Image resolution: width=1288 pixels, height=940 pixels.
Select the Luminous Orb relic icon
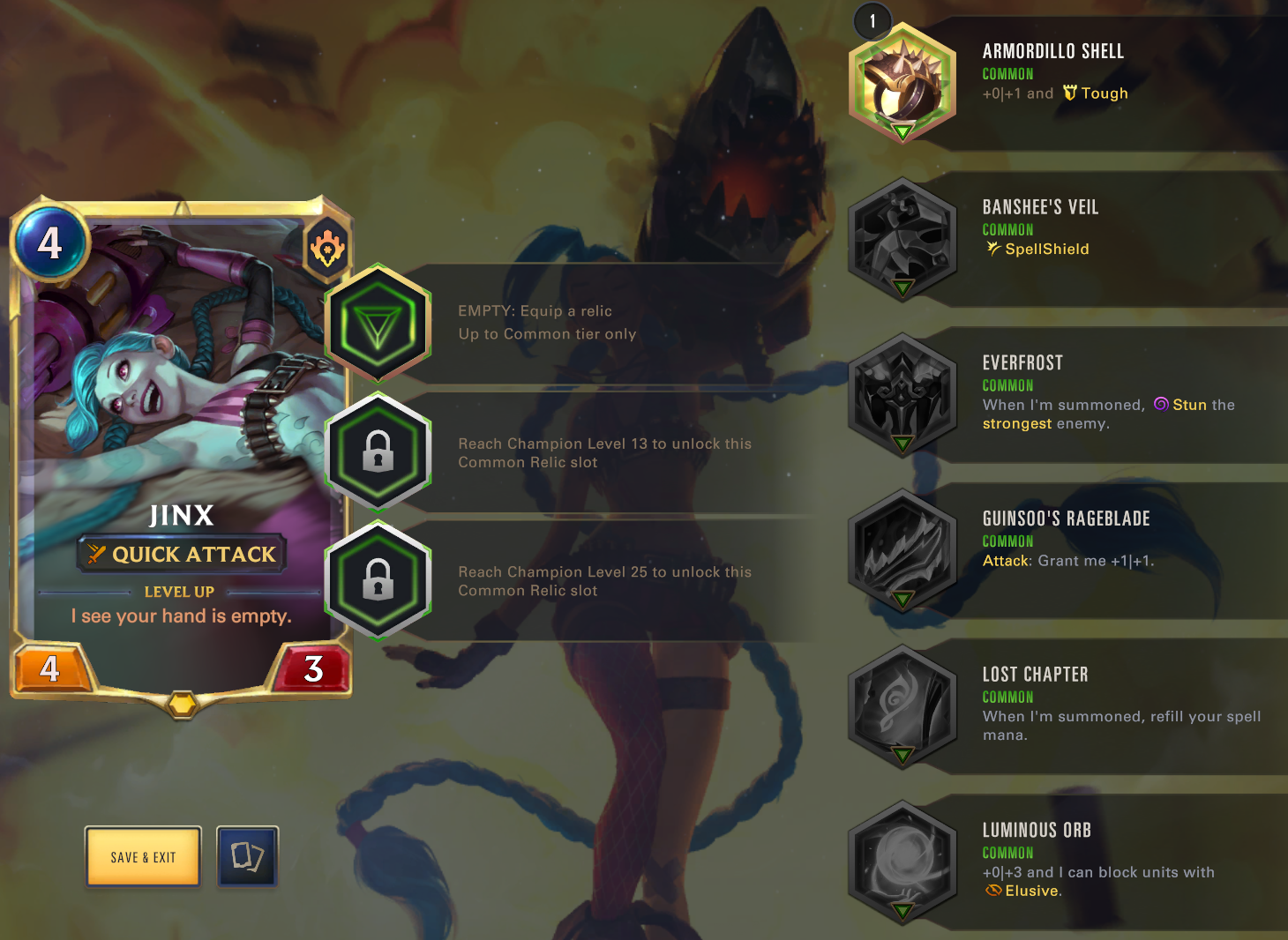[x=902, y=861]
